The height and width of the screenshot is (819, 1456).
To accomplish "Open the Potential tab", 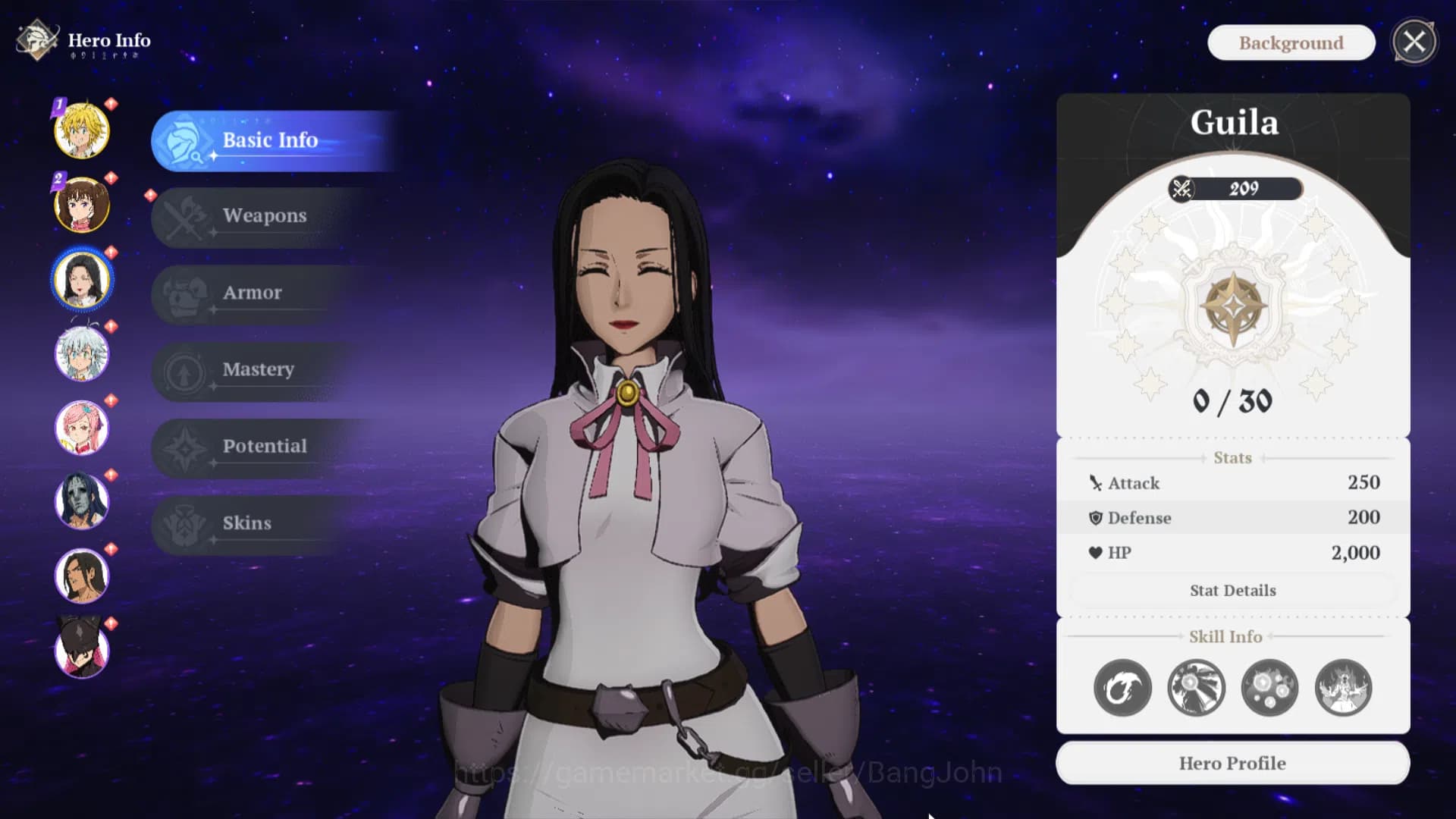I will point(264,446).
